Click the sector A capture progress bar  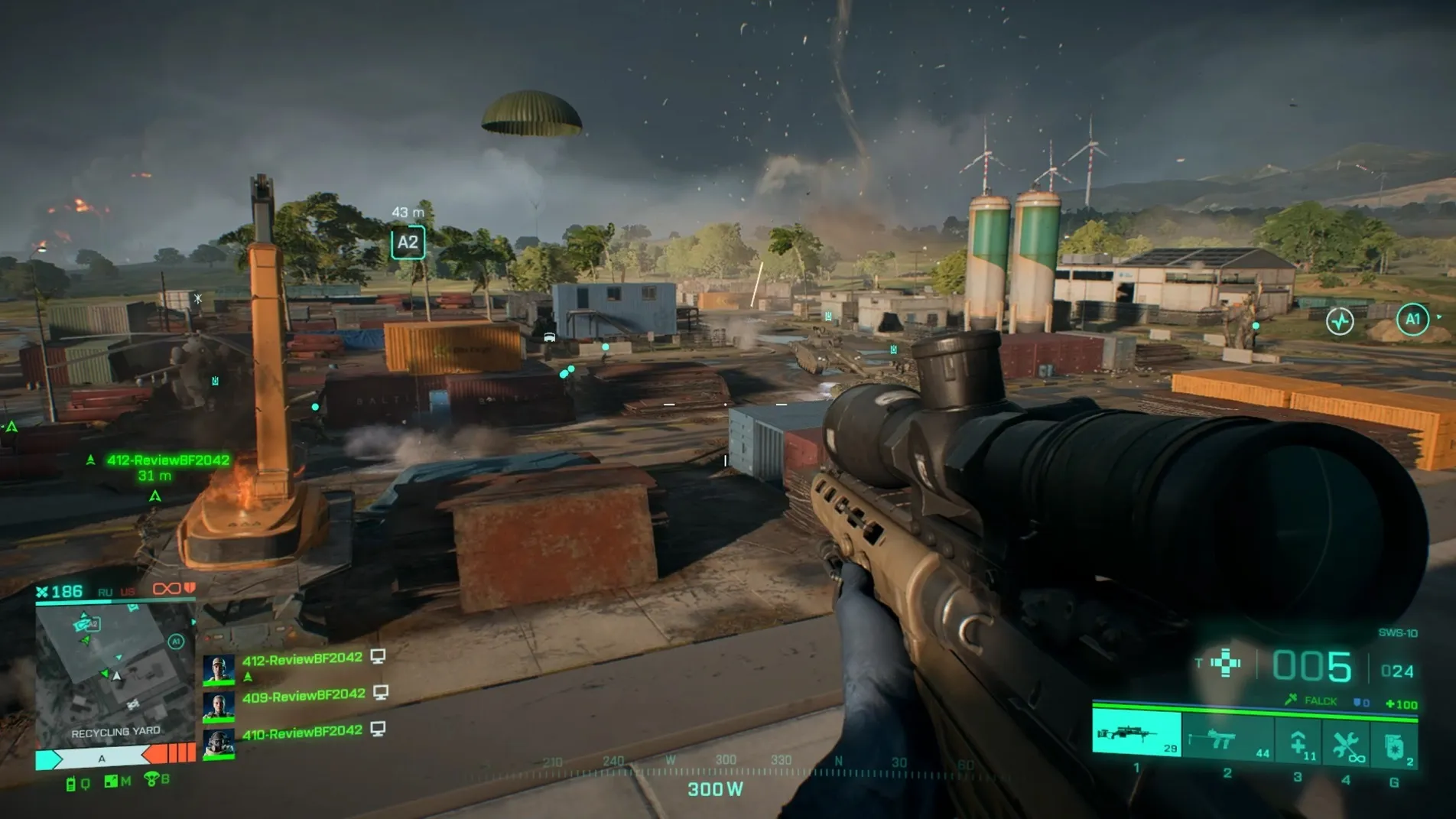pos(101,757)
